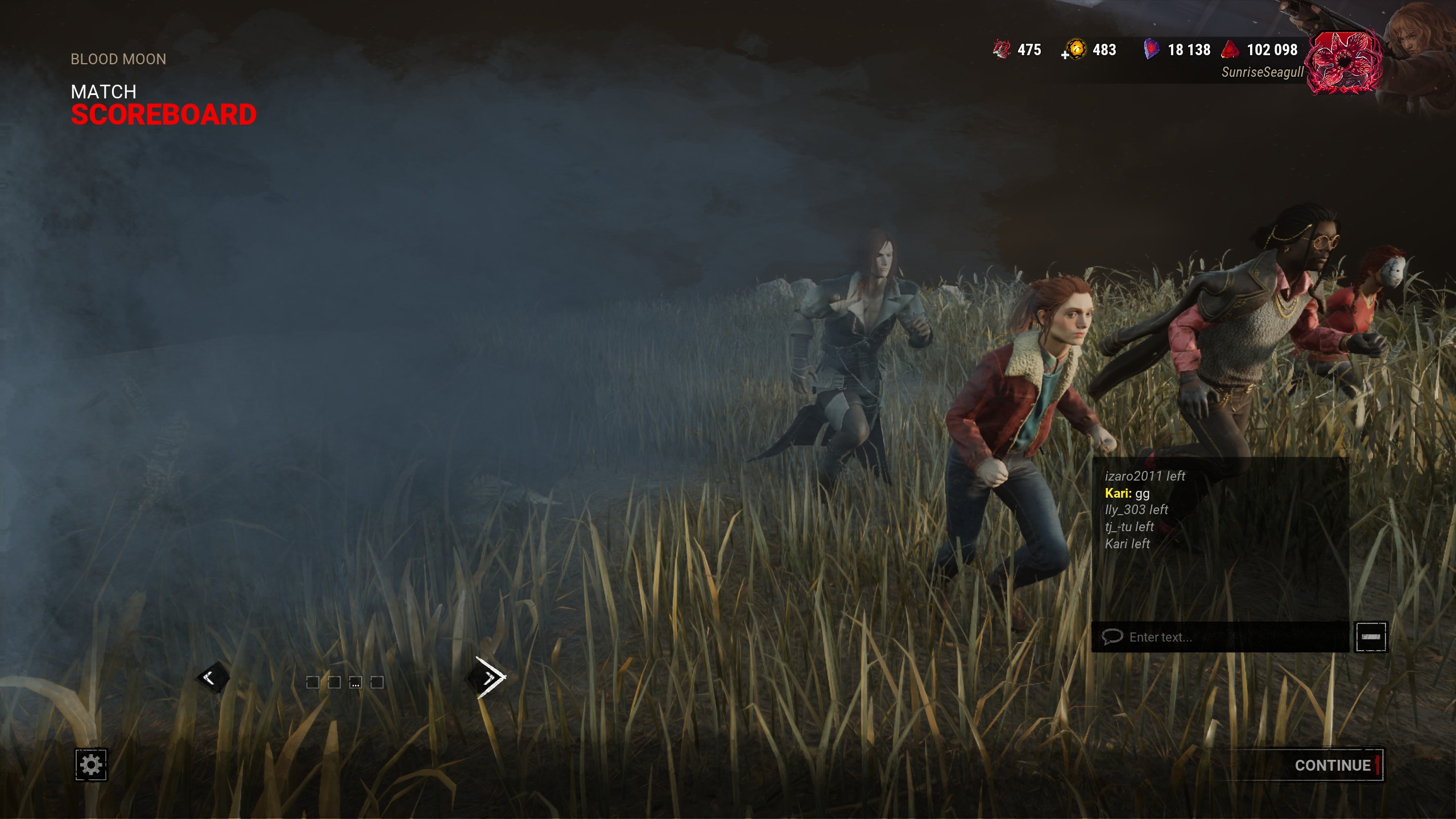This screenshot has width=1456, height=819.
Task: Open the SunriseSeagull player profile badge
Action: click(1343, 63)
